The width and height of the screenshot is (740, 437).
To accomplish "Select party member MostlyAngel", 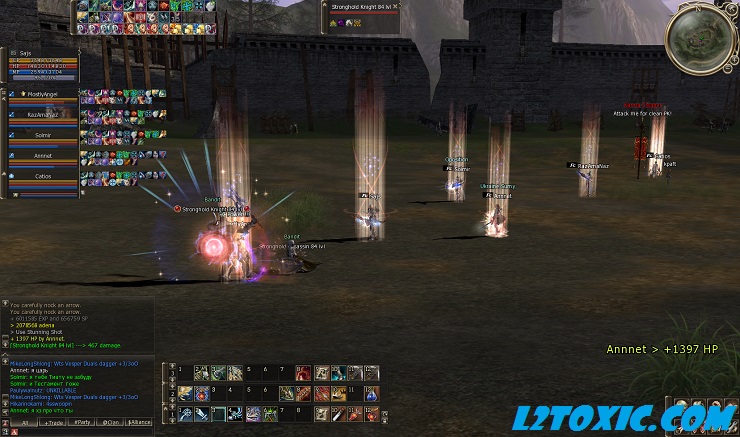I will coord(42,95).
